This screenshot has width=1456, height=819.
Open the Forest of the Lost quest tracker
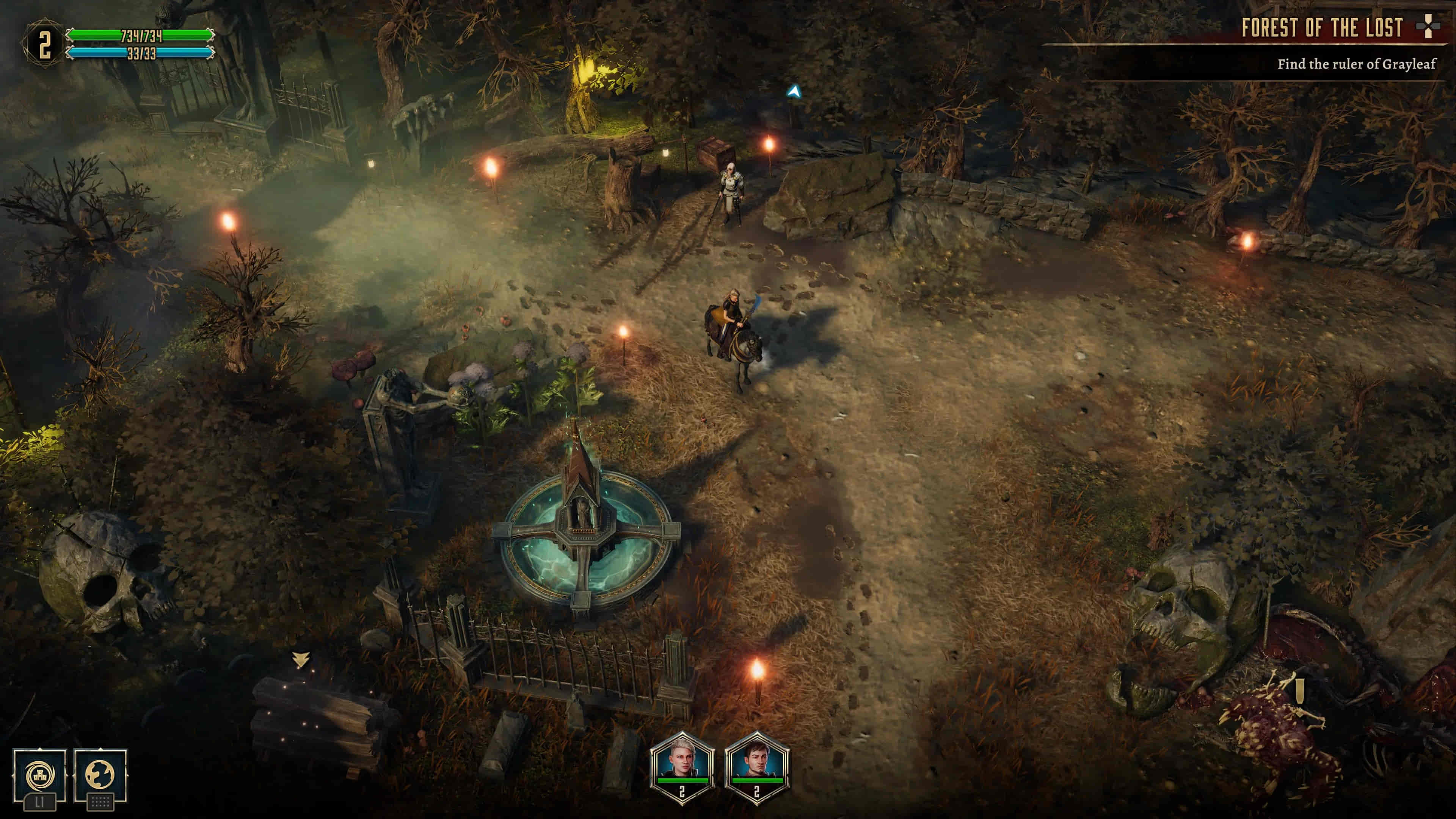pos(1321,28)
